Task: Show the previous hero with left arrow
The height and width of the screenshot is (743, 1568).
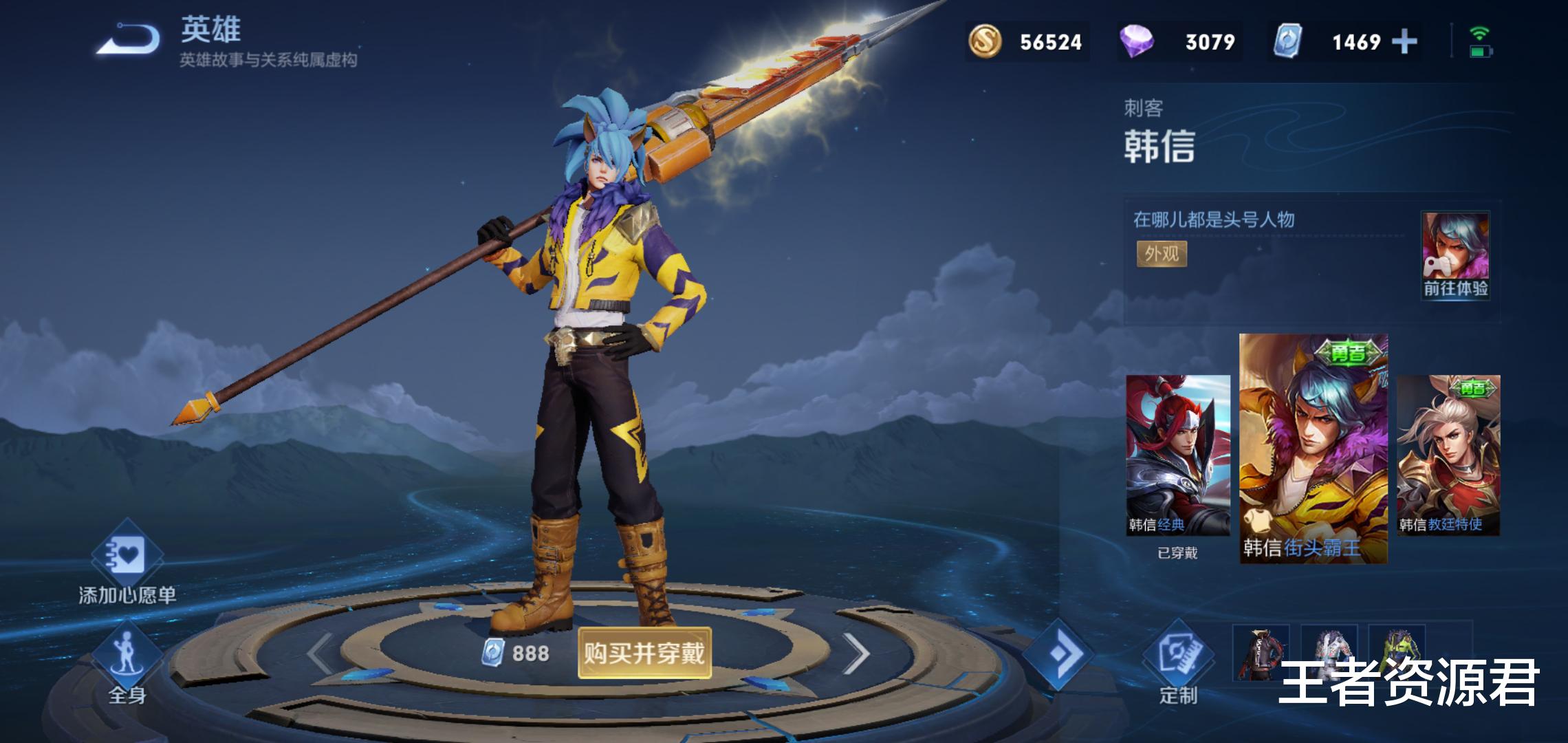Action: coord(320,654)
